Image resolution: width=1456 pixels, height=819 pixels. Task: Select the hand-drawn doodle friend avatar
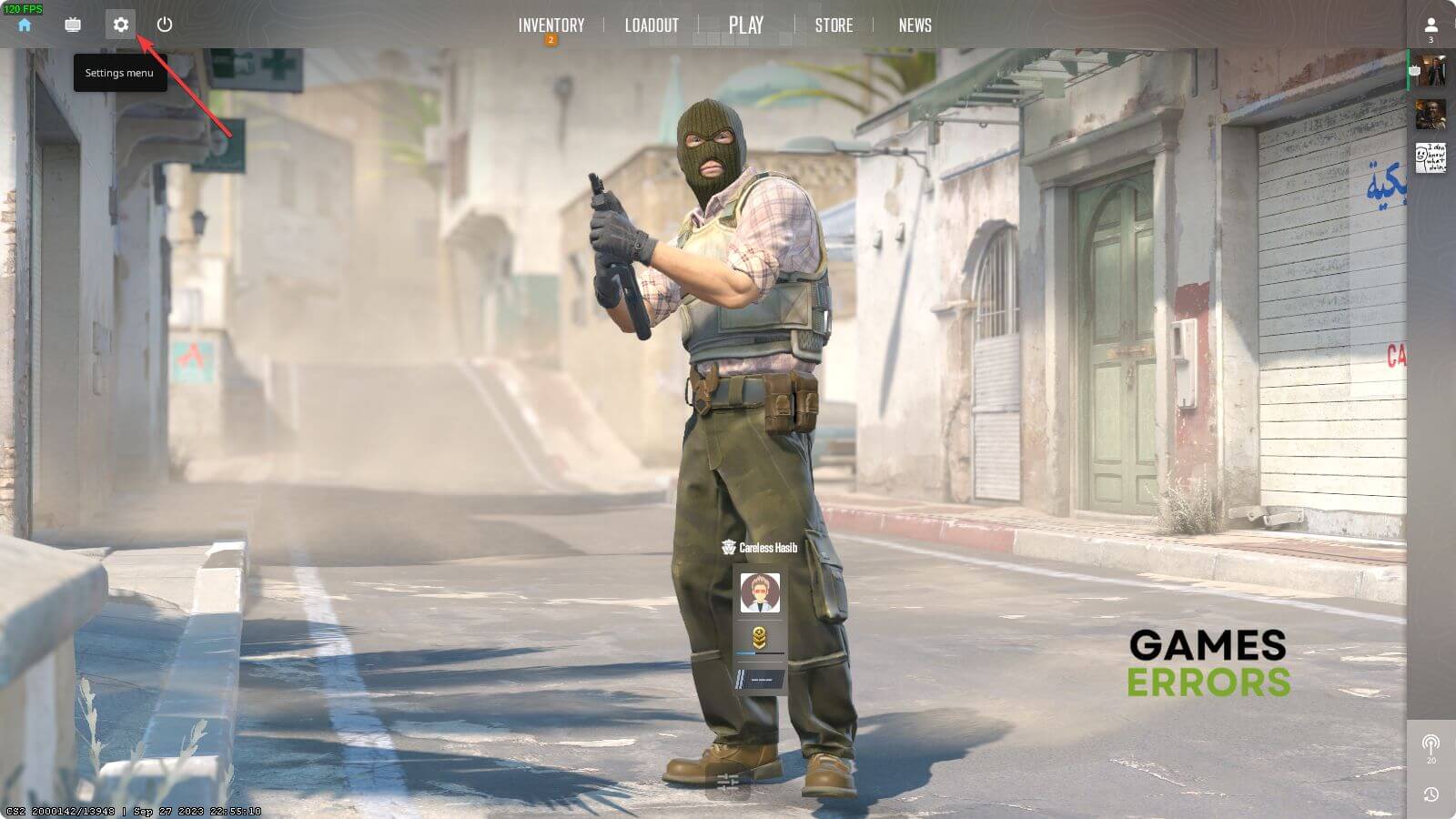1431,158
